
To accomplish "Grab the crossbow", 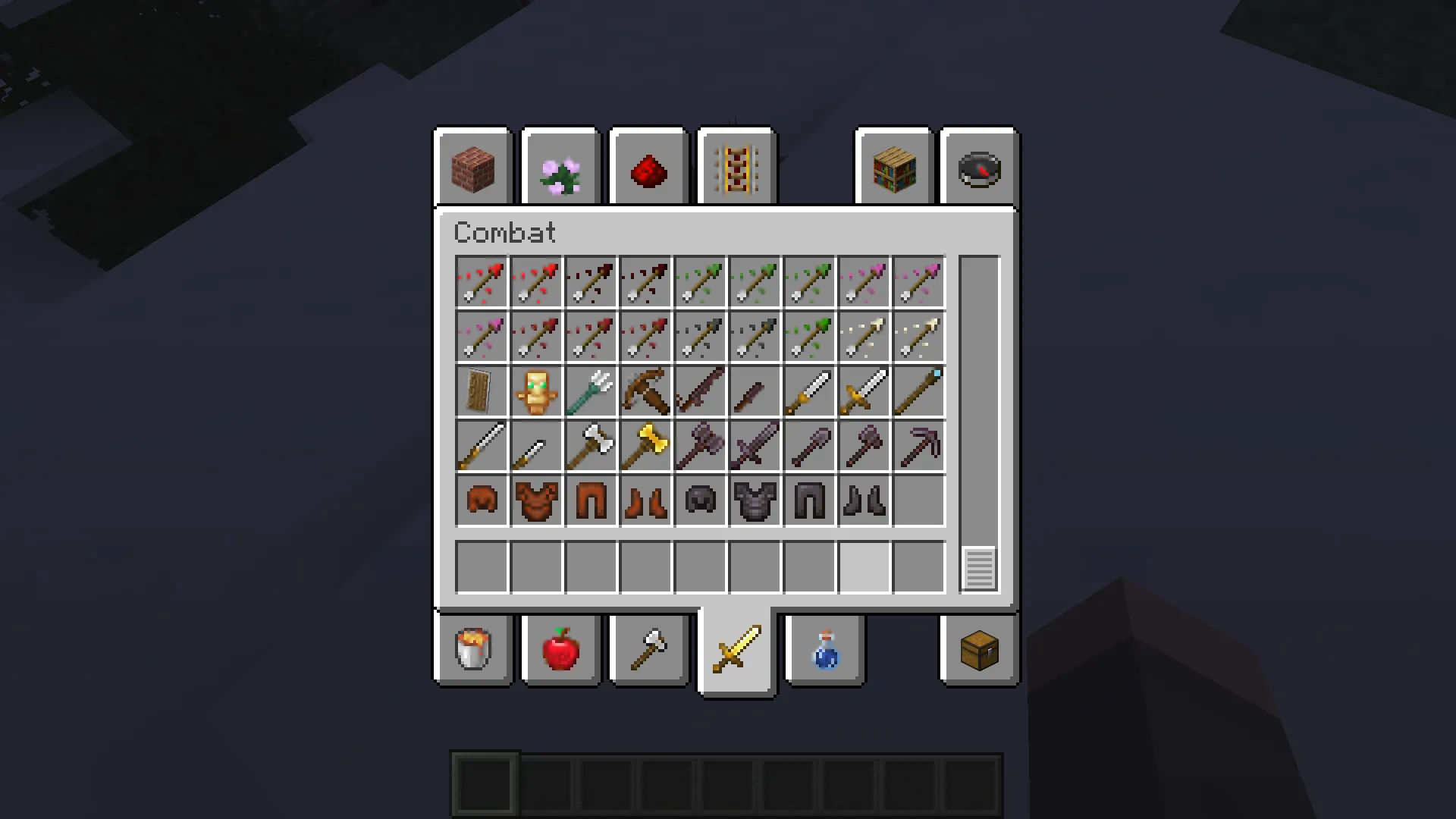I will coord(645,391).
